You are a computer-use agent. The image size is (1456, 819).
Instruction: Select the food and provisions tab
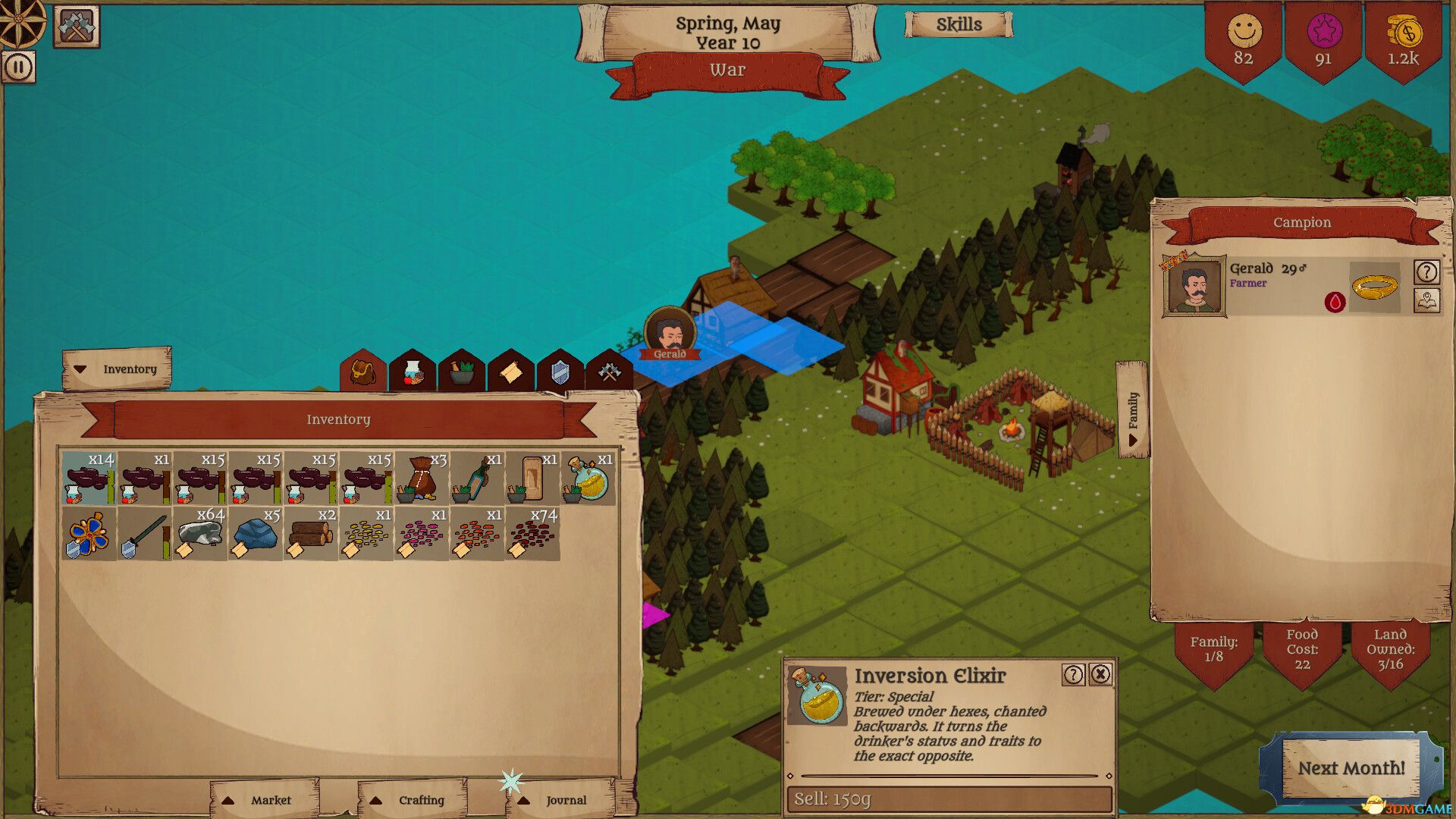pyautogui.click(x=411, y=372)
